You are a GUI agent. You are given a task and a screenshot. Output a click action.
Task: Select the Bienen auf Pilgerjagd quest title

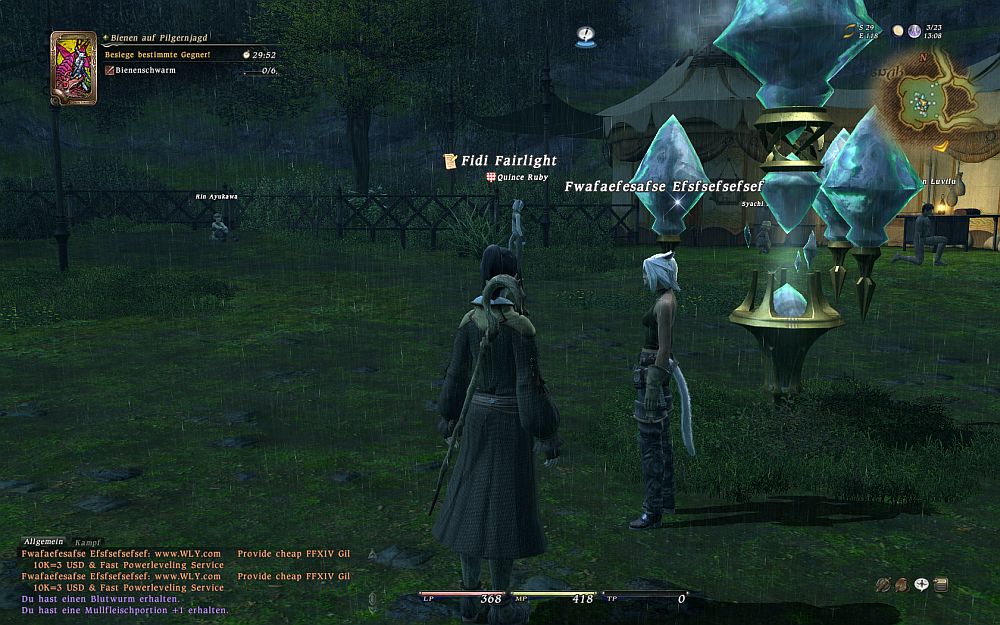pyautogui.click(x=158, y=37)
